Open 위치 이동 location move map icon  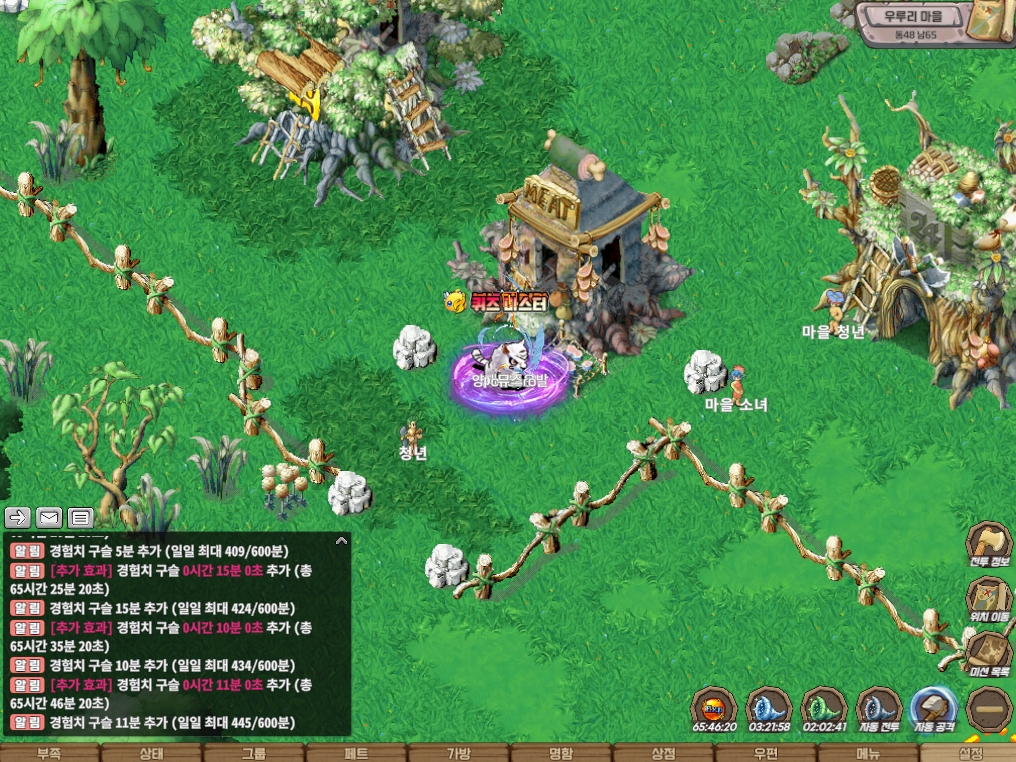pyautogui.click(x=988, y=599)
